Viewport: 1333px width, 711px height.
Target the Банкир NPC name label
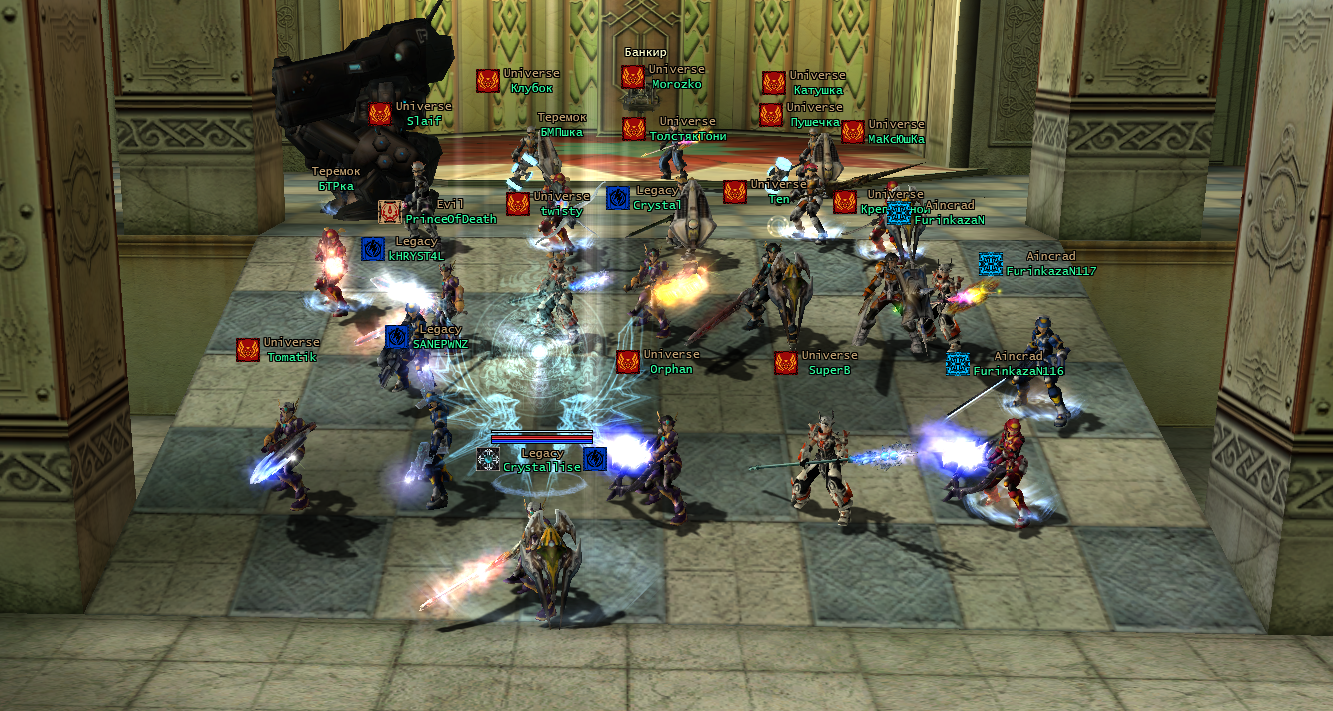click(645, 52)
